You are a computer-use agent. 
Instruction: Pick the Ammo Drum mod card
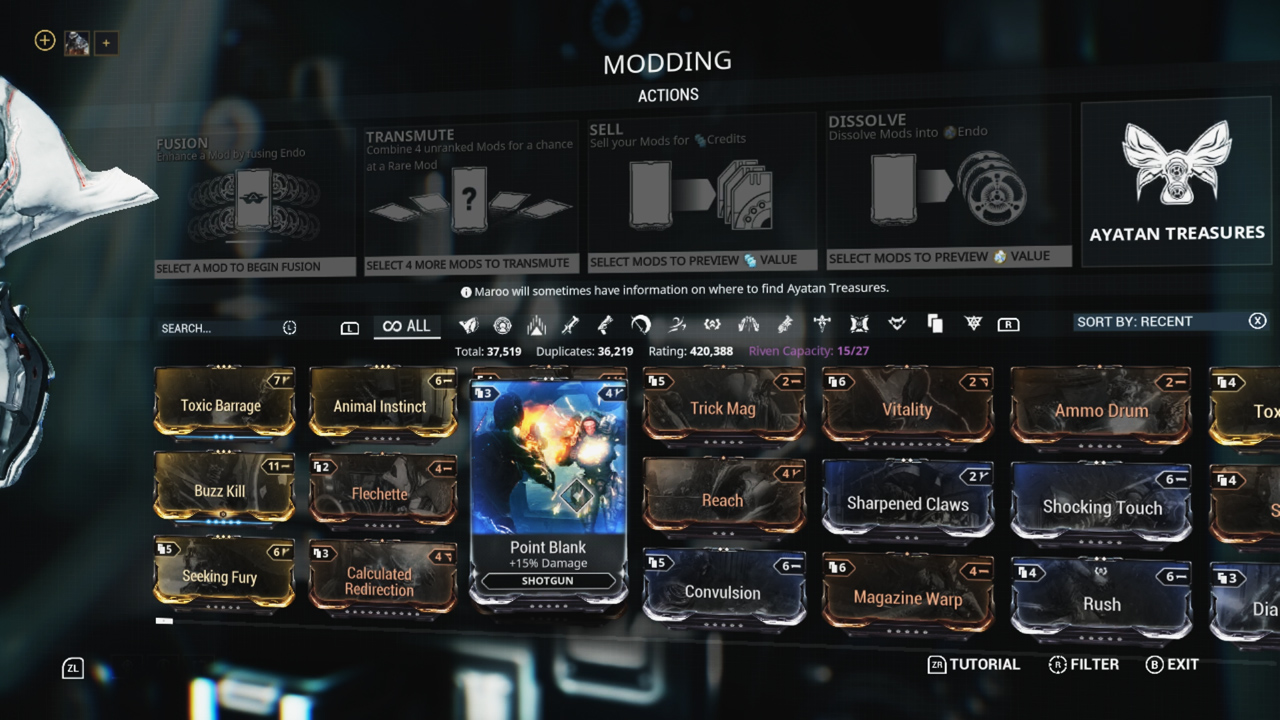(x=1101, y=409)
